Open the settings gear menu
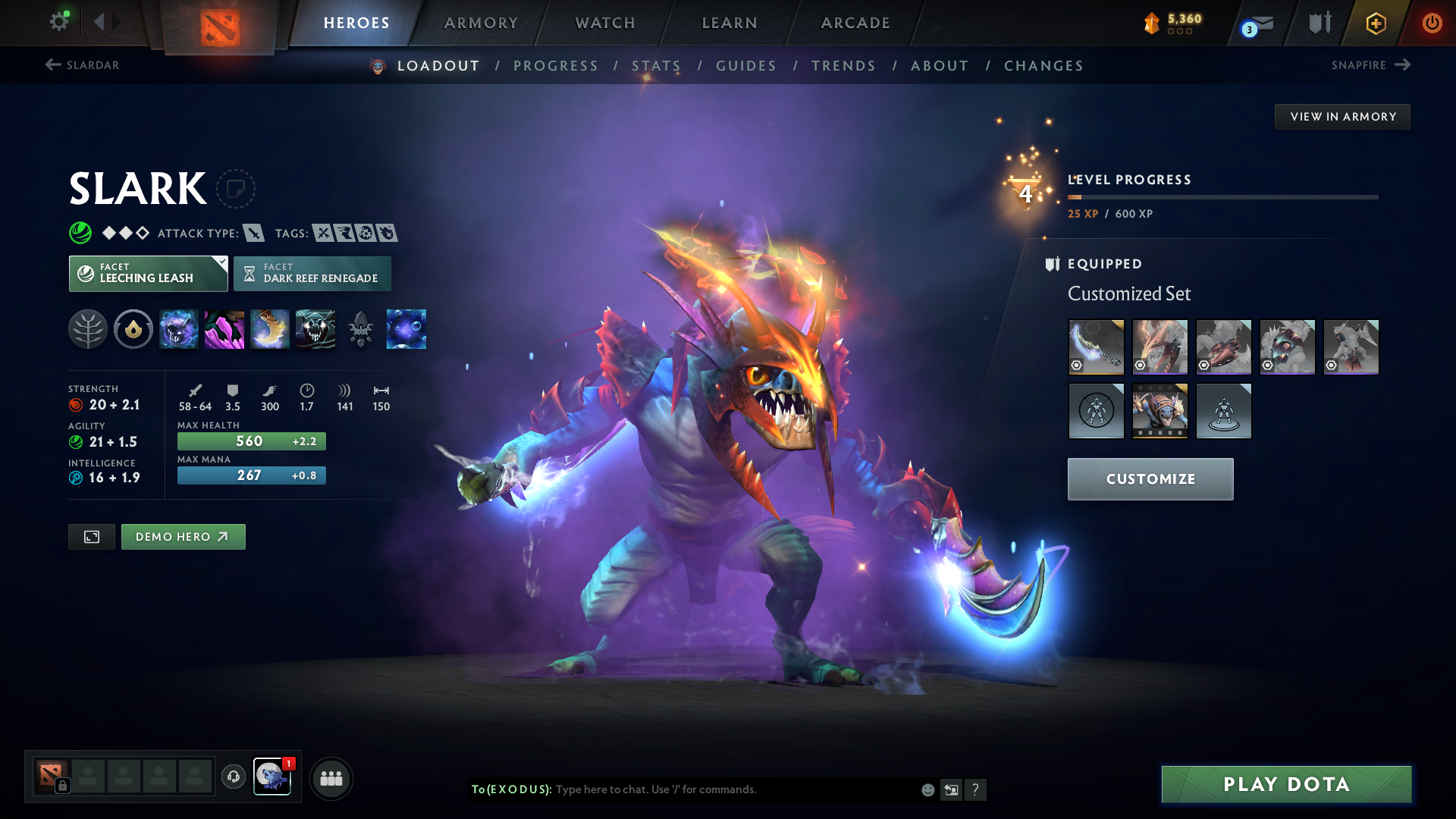1456x819 pixels. pyautogui.click(x=58, y=22)
